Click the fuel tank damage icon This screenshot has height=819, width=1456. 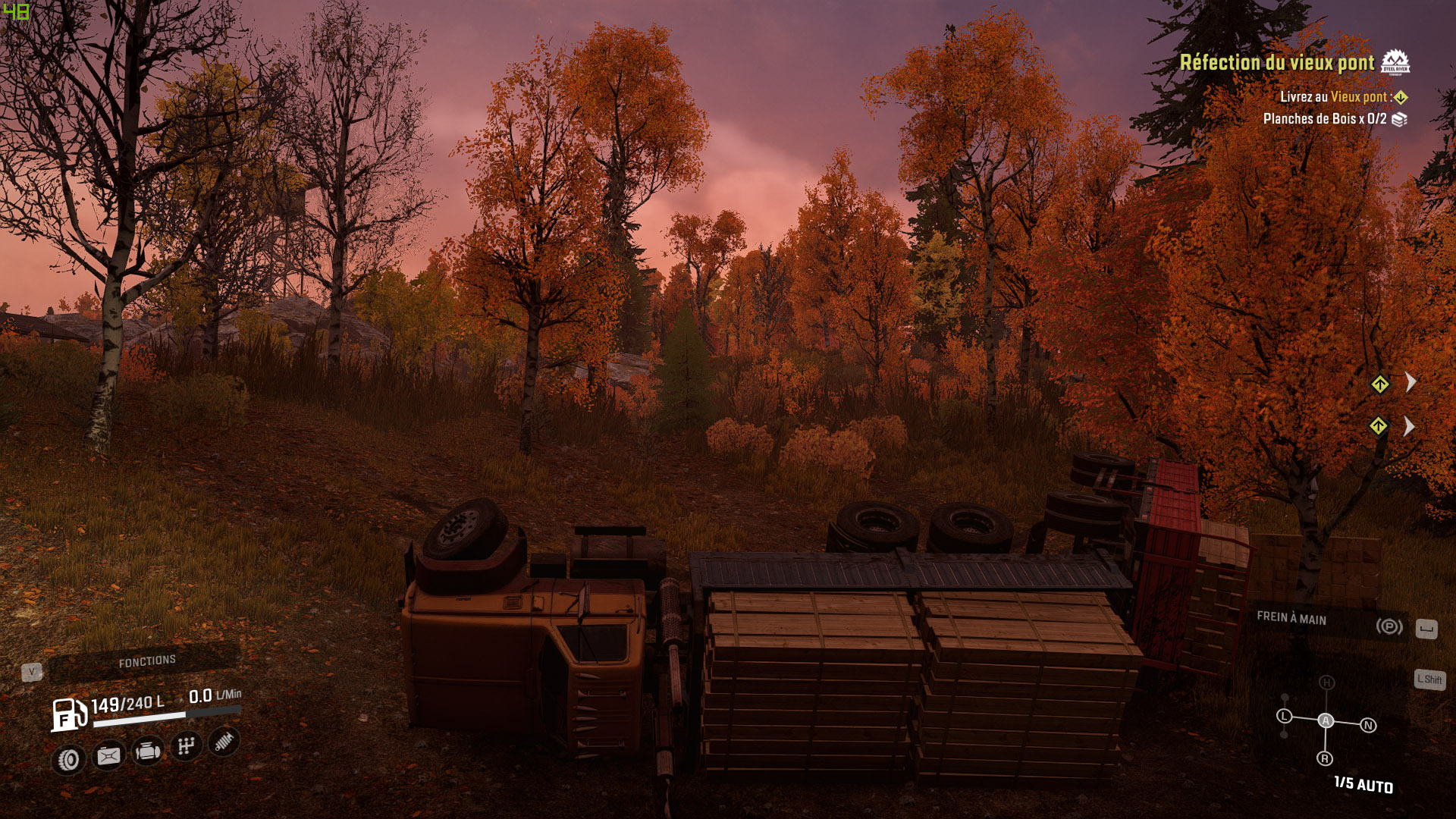pyautogui.click(x=108, y=755)
